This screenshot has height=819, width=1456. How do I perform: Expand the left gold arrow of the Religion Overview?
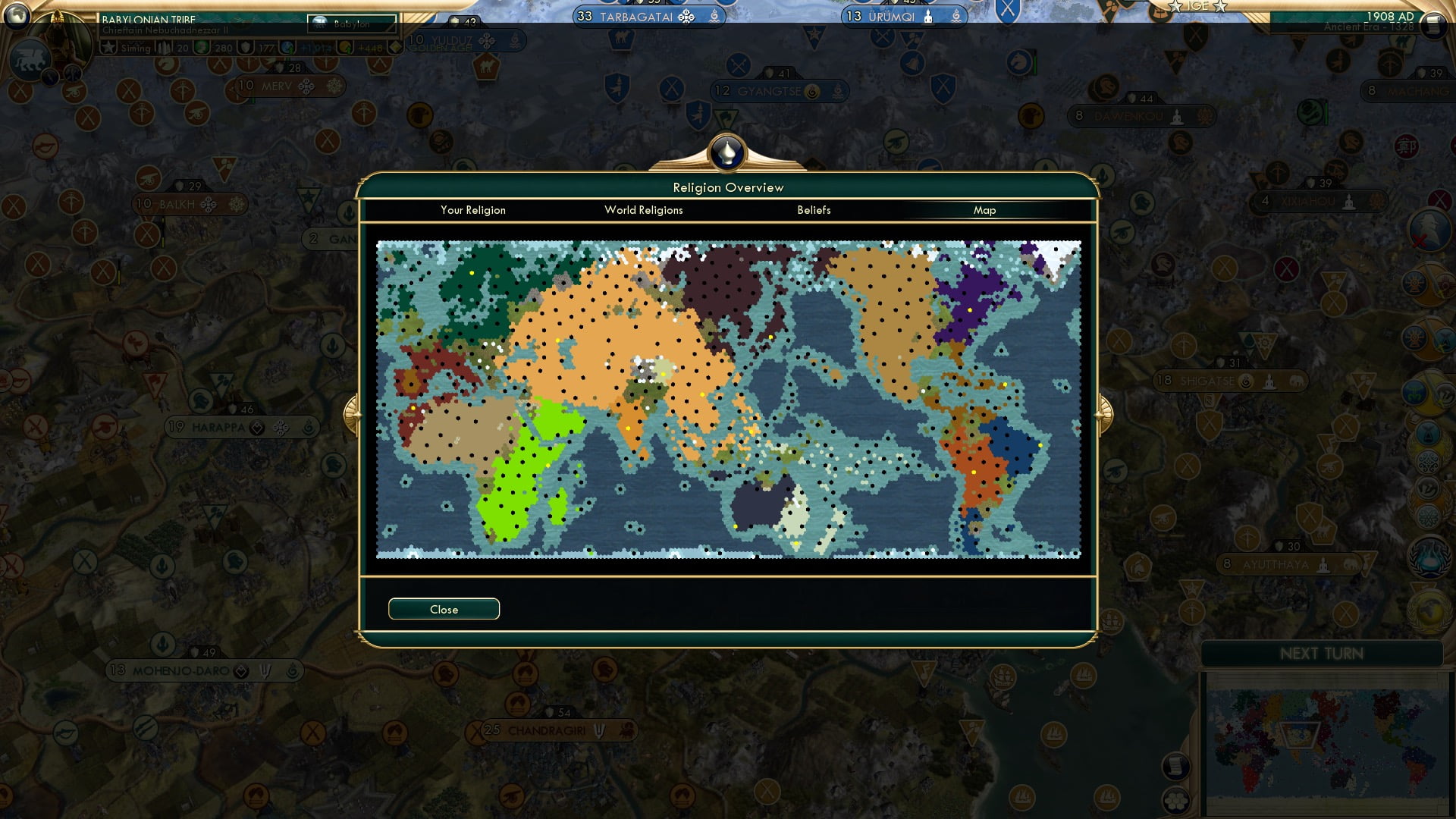pyautogui.click(x=353, y=413)
